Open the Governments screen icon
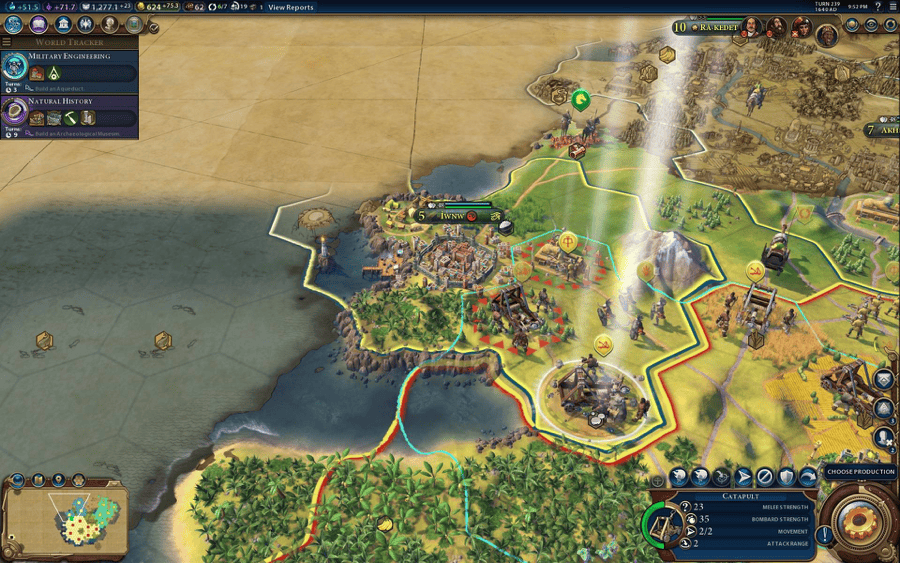 [62, 24]
